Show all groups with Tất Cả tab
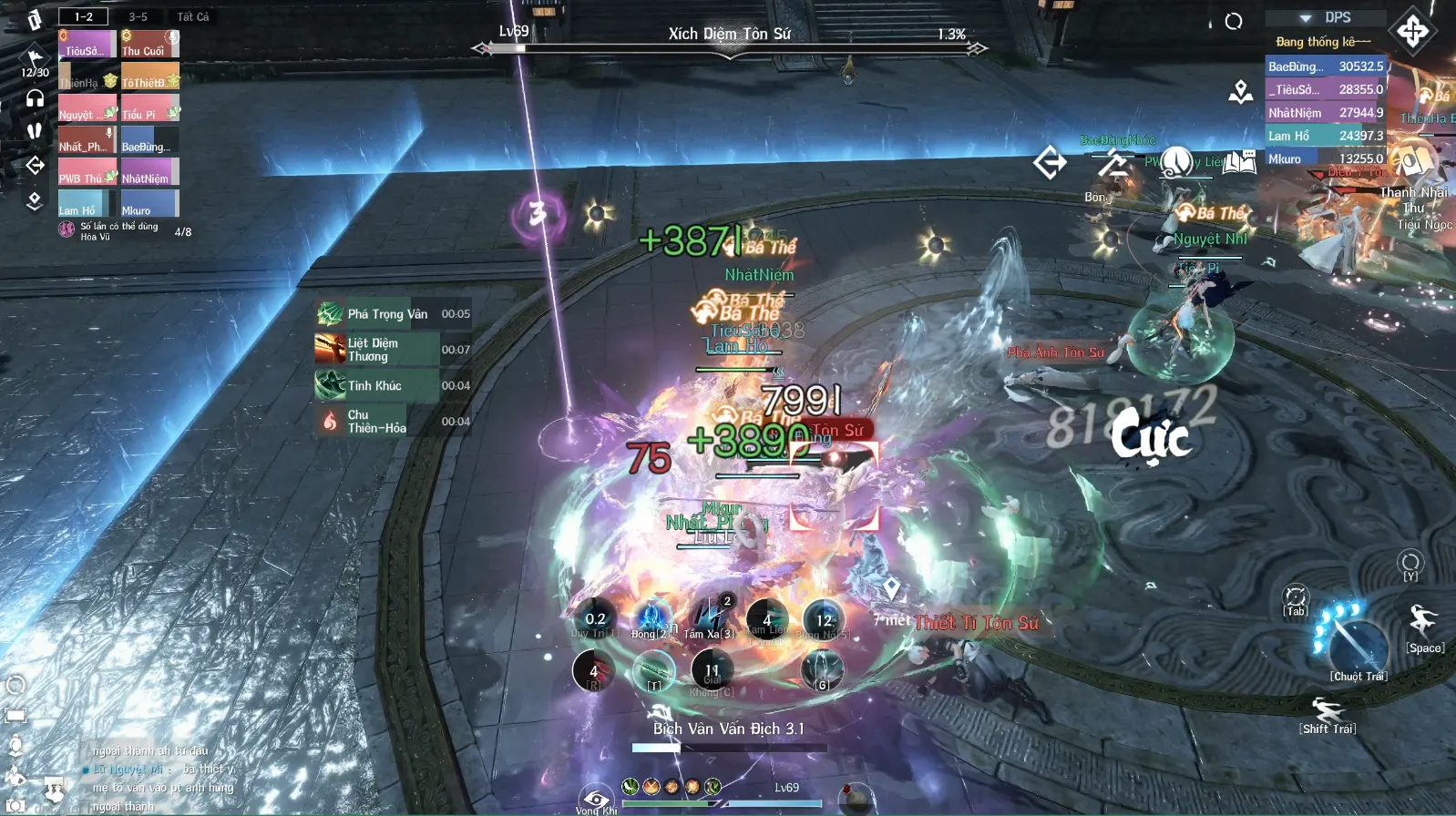The height and width of the screenshot is (816, 1456). coord(192,16)
